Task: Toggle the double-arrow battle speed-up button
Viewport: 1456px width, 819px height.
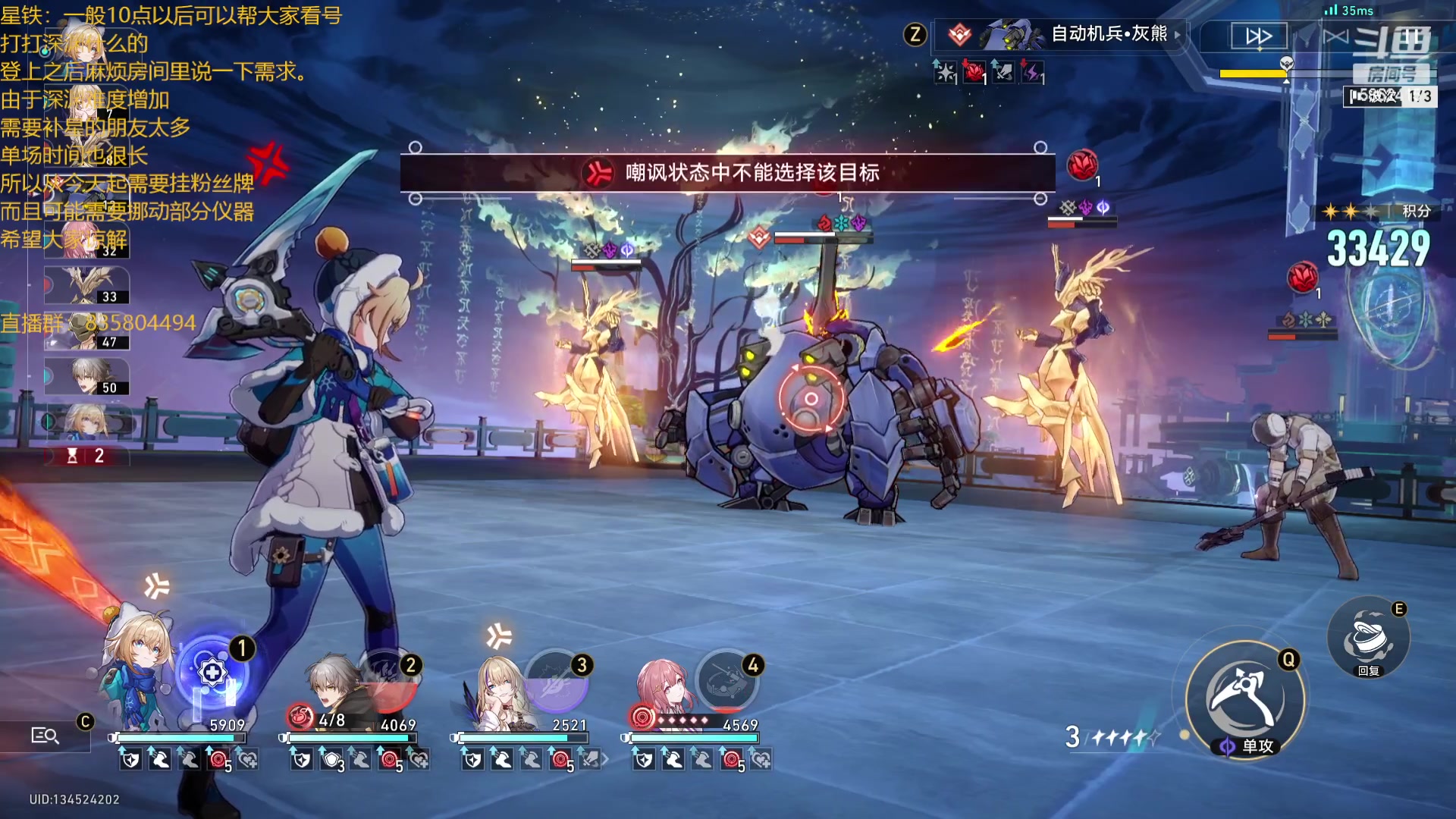Action: 1258,36
